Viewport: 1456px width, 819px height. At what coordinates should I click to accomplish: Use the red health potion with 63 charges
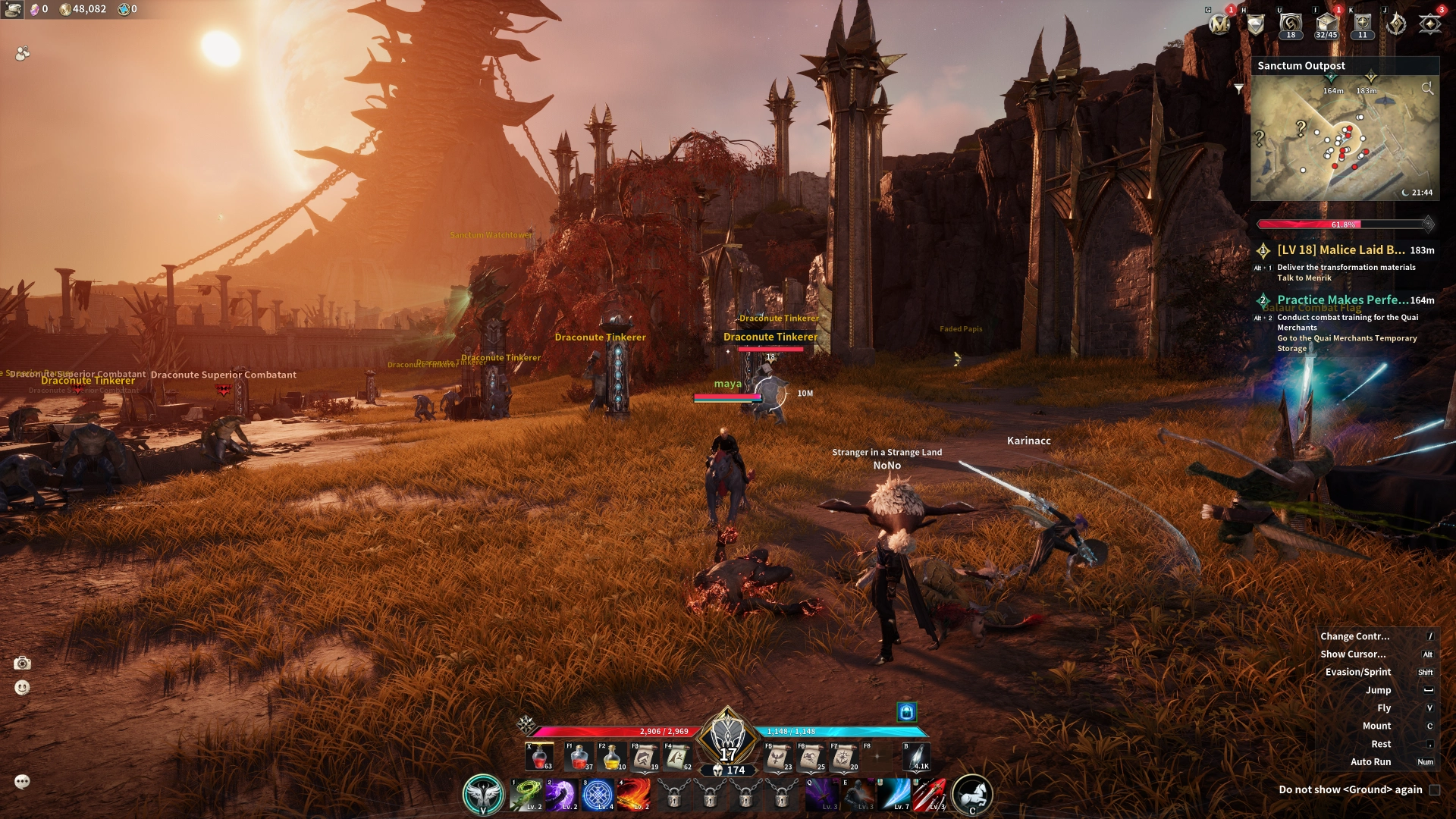[539, 758]
